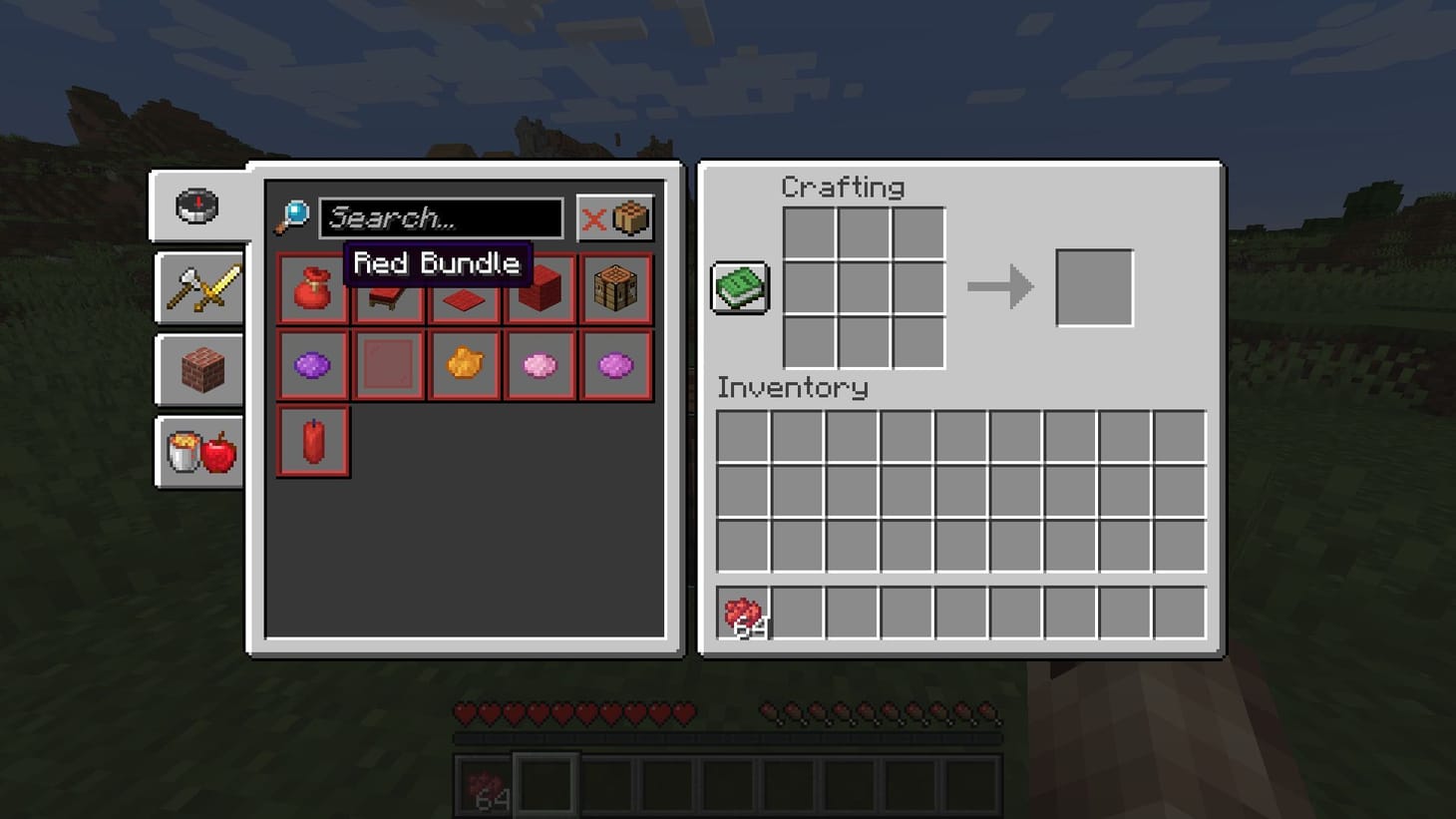Click the Search field
The image size is (1456, 819).
(x=439, y=217)
